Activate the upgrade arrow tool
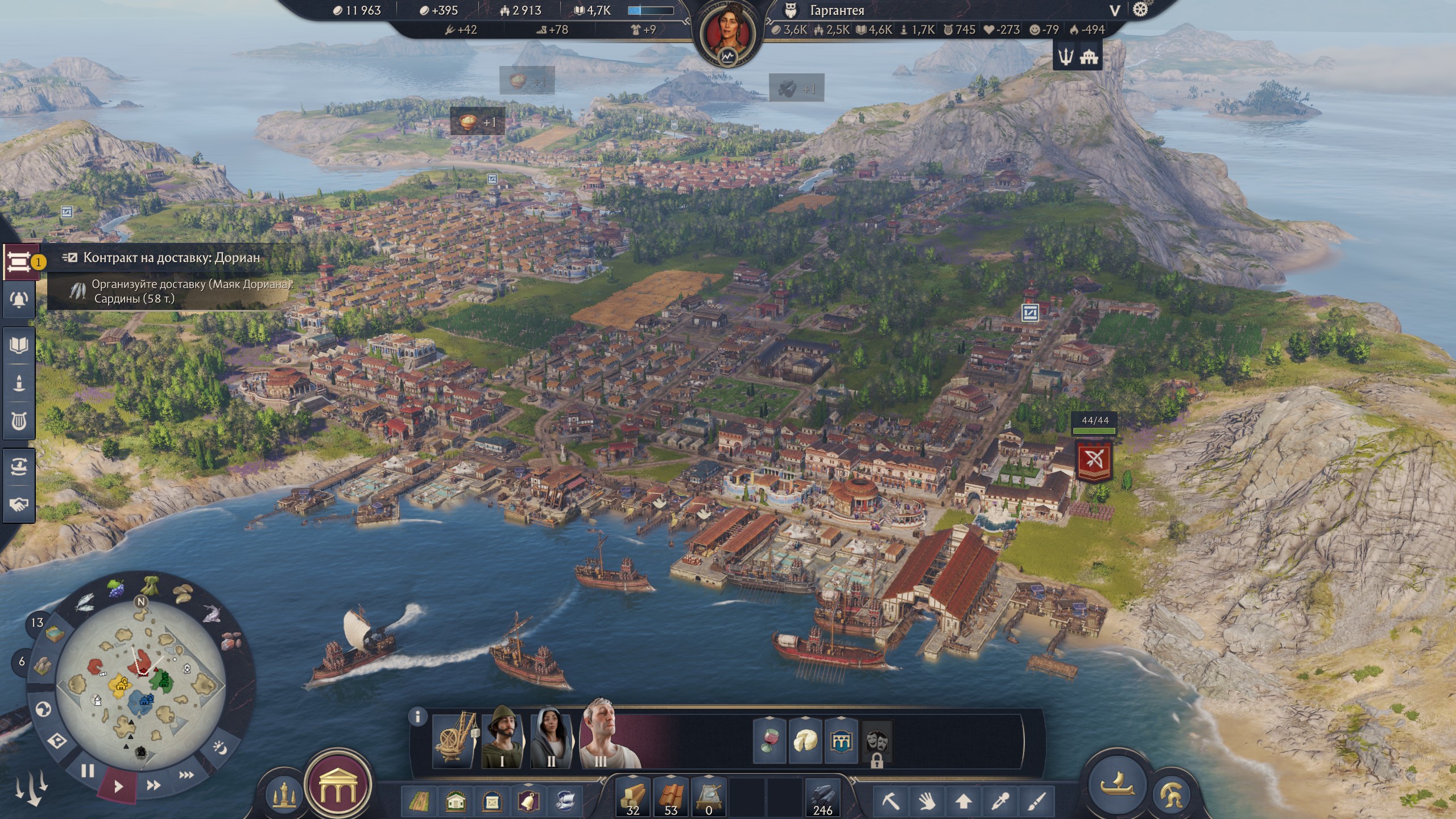Screen dimensions: 1456x819 [963, 802]
